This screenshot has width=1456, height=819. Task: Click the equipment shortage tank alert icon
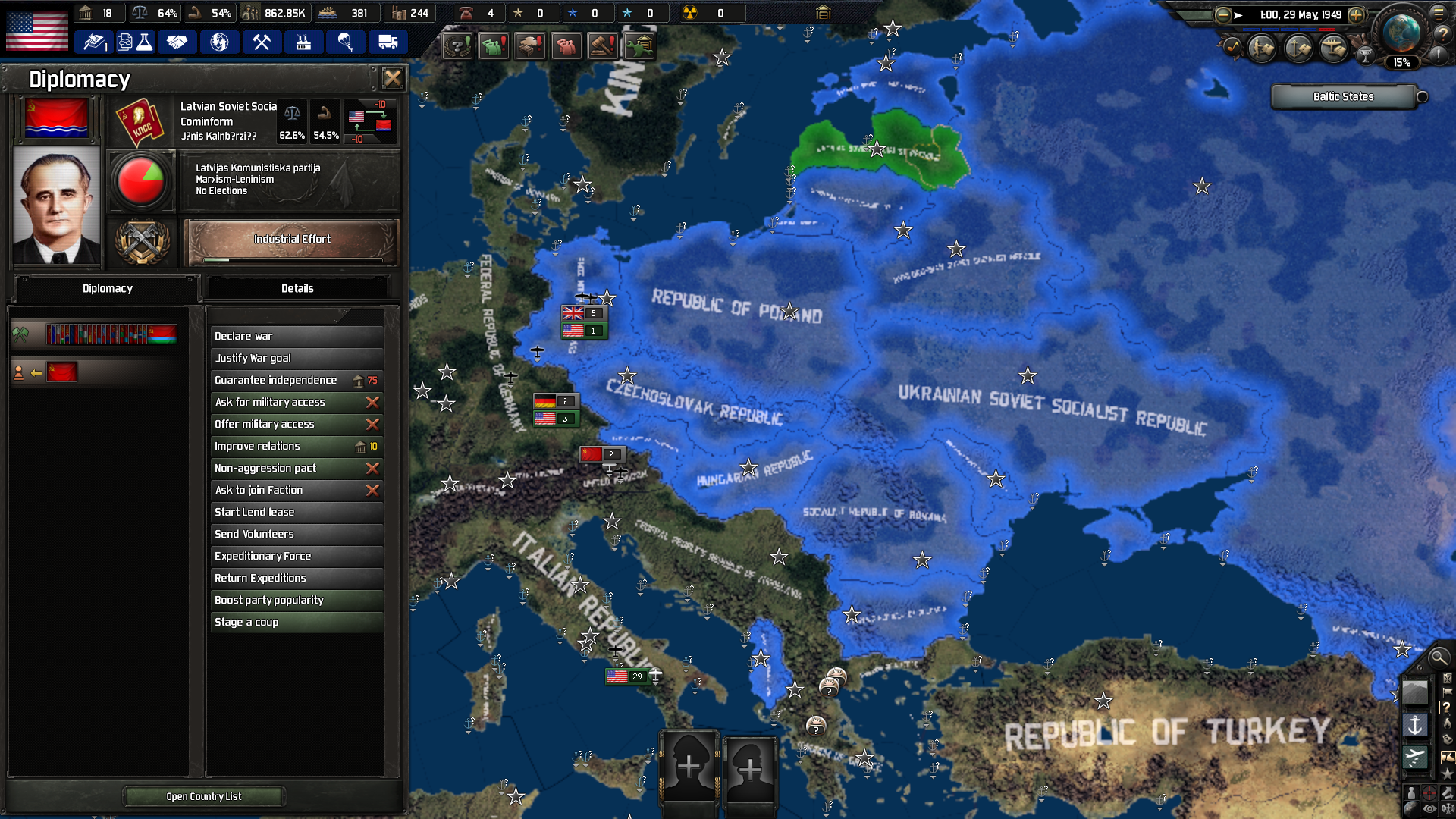pos(530,45)
